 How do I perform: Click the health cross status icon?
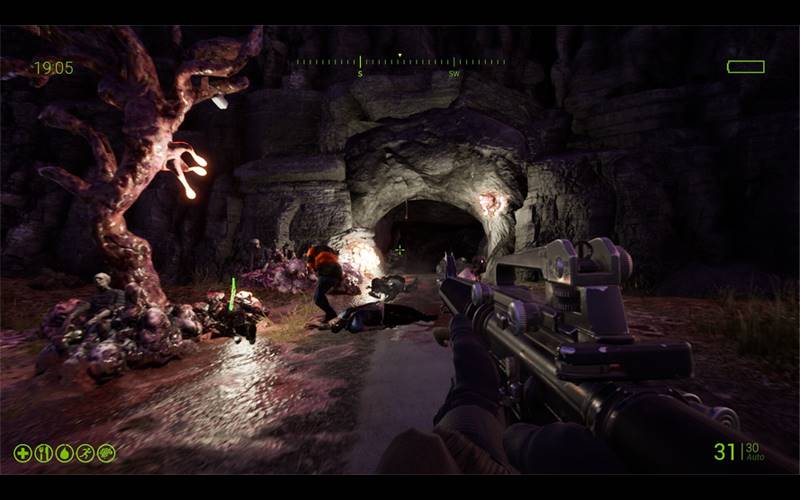coord(22,453)
